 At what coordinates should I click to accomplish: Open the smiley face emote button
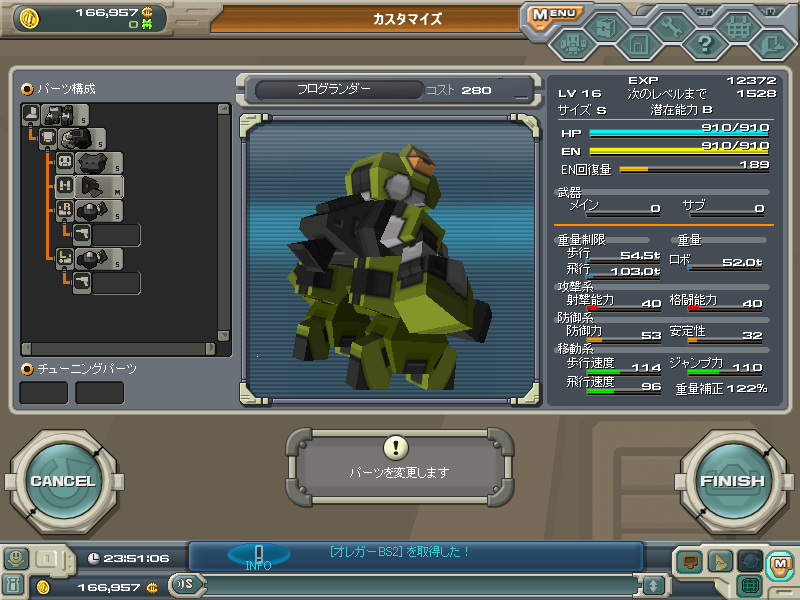click(15, 559)
